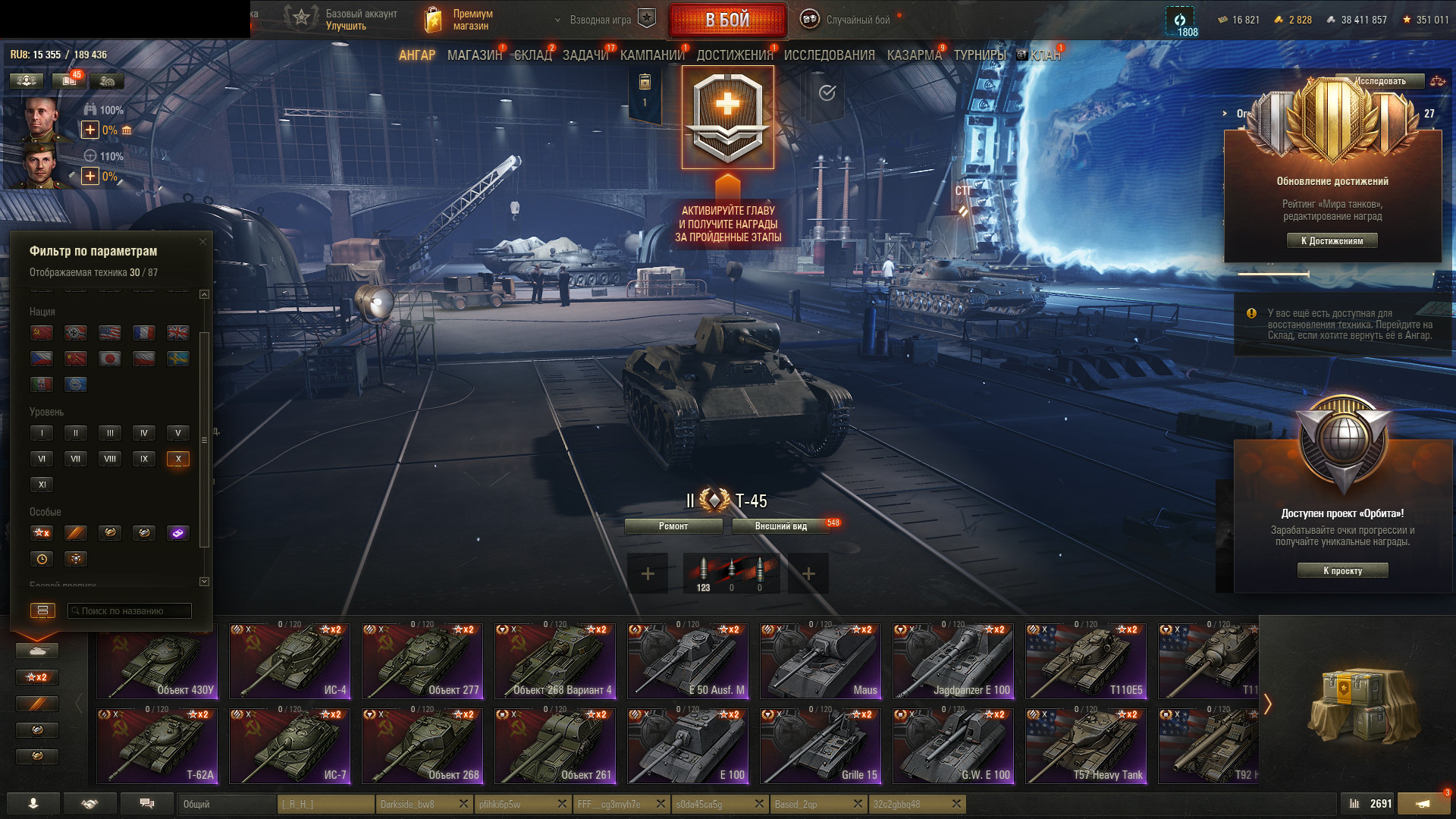Viewport: 1456px width, 819px height.
Task: Filter by the USA nation flag
Action: [x=110, y=333]
